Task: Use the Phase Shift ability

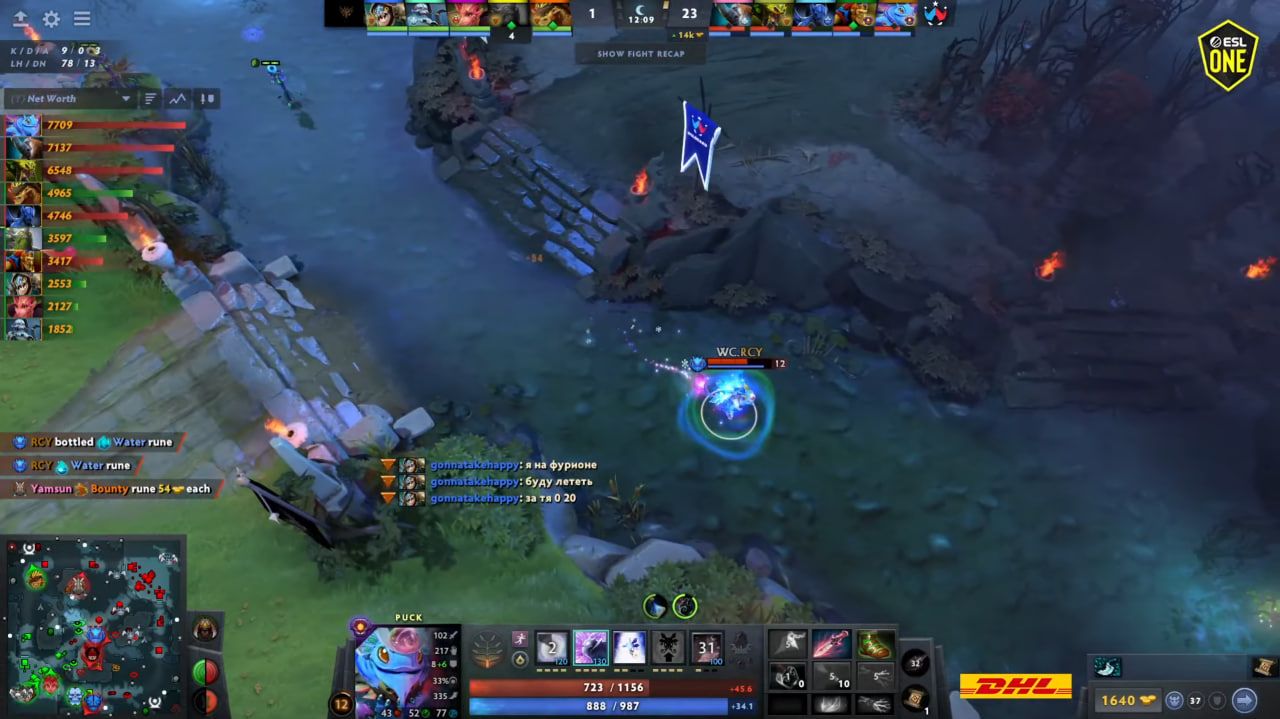Action: click(629, 647)
